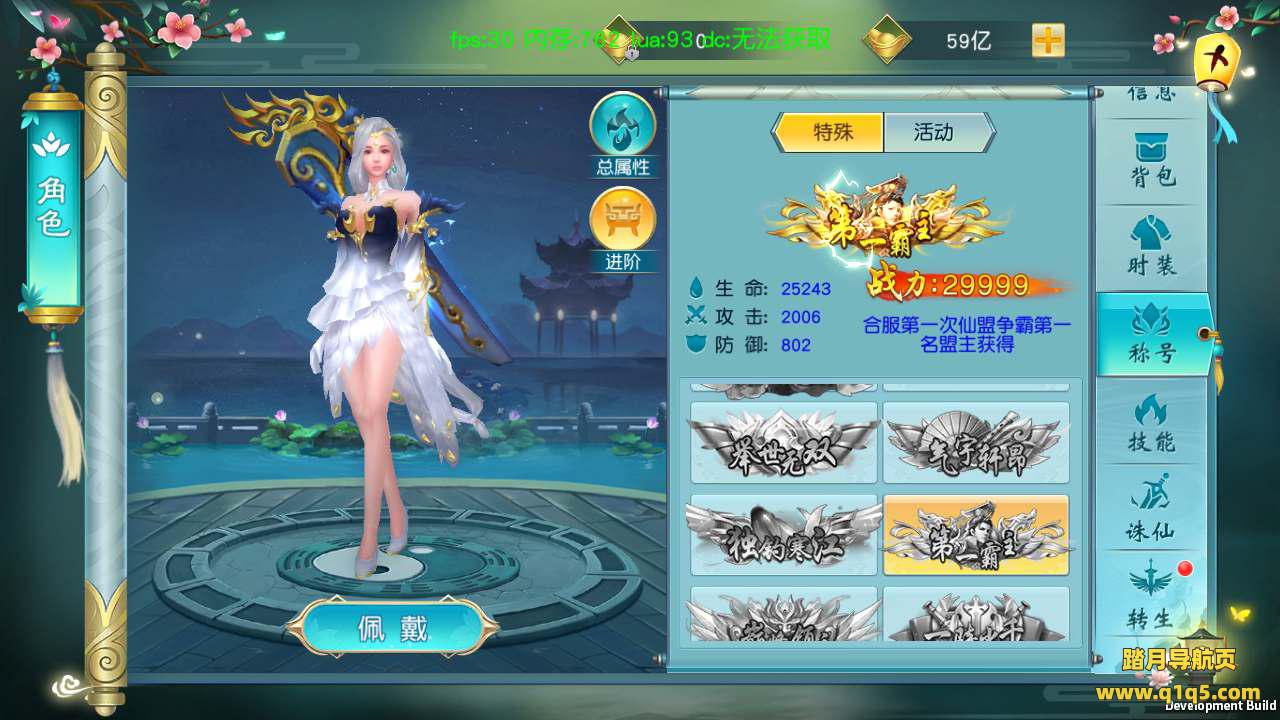This screenshot has width=1280, height=720.
Task: Choose the 独钓寒江 title tile
Action: pos(783,535)
